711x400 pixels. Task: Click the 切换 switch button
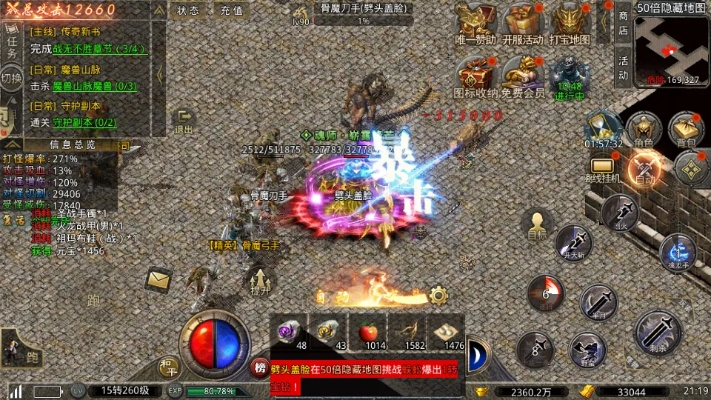[11, 78]
